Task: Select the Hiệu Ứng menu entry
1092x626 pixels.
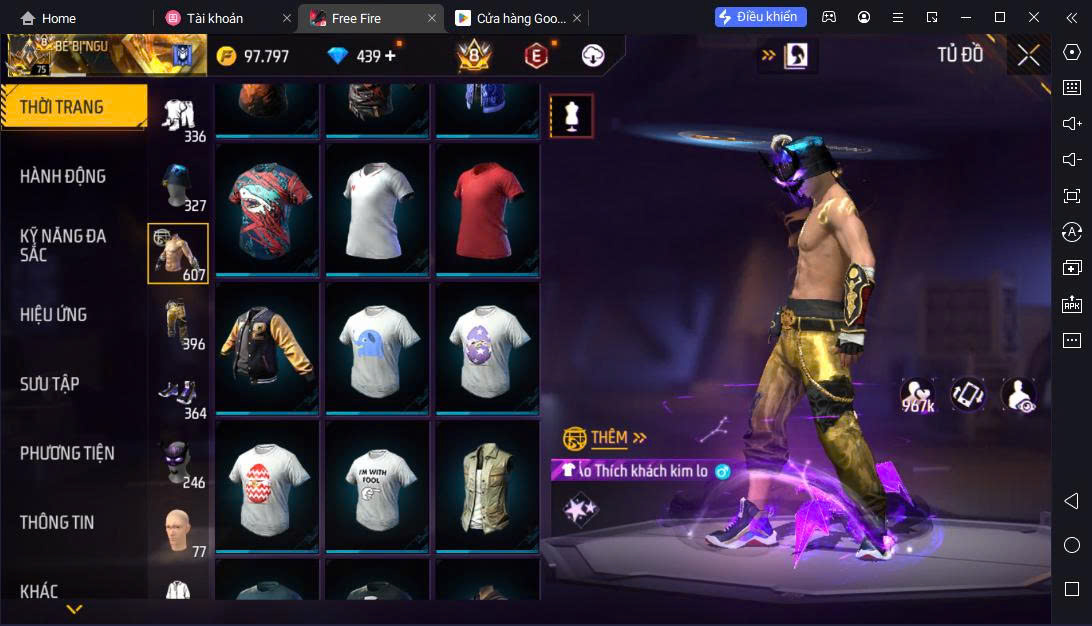Action: [53, 314]
